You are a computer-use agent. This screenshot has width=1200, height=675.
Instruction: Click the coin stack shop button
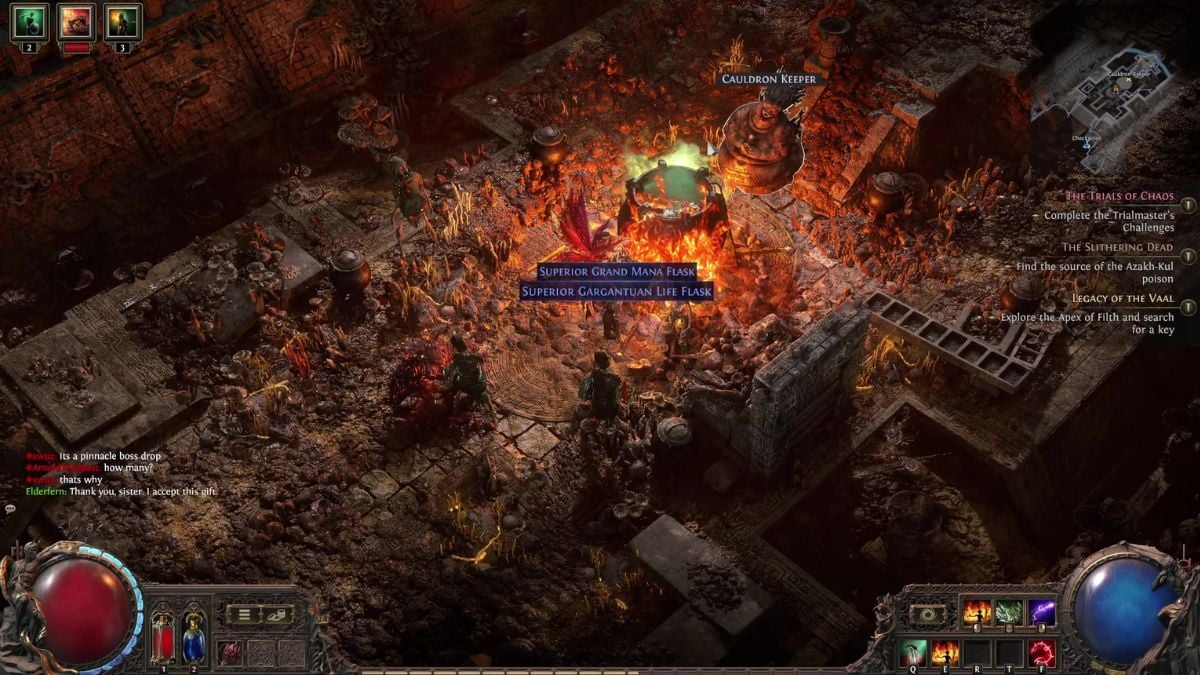(x=277, y=615)
